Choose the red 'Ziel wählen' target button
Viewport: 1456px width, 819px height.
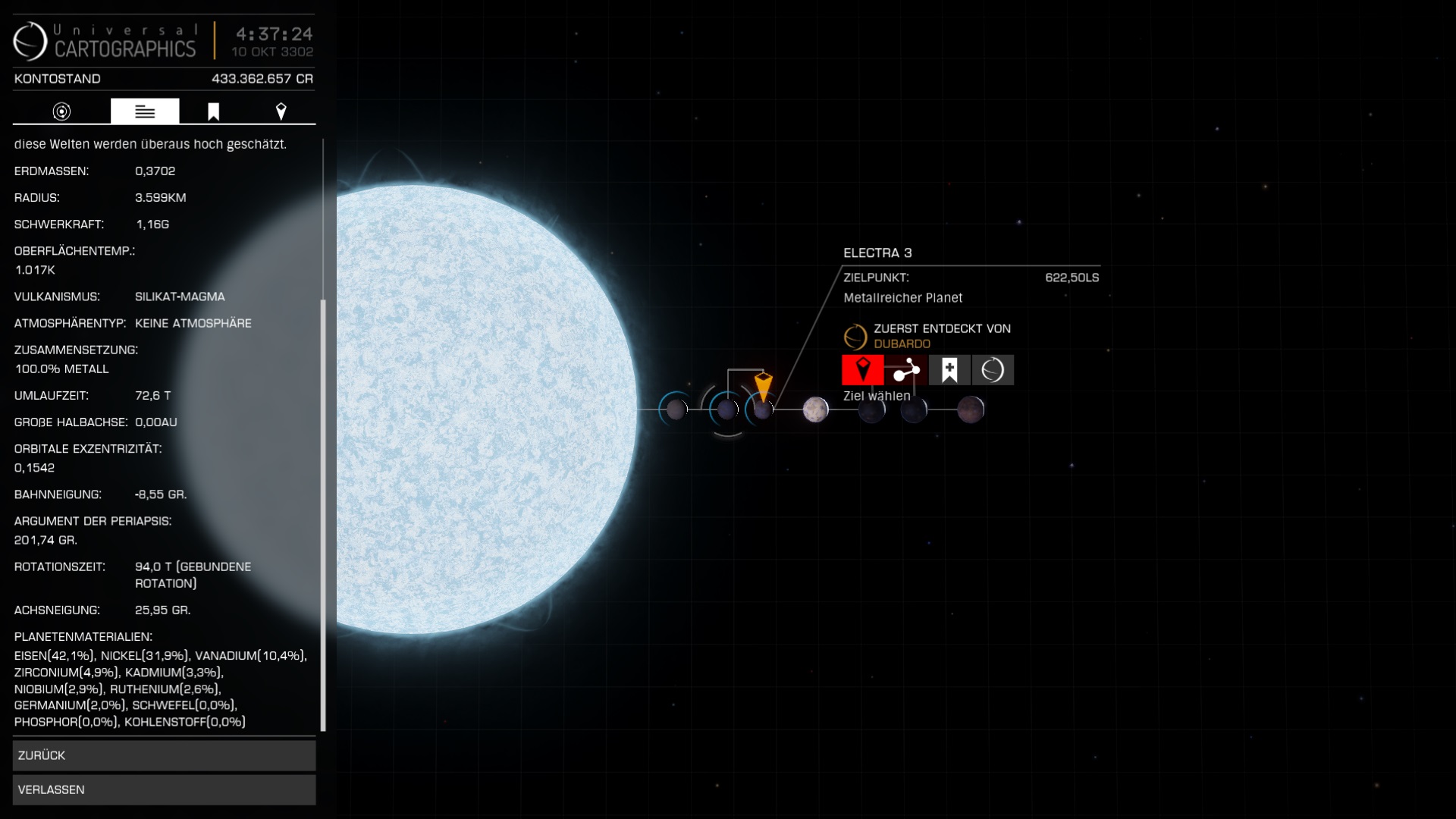[x=862, y=370]
